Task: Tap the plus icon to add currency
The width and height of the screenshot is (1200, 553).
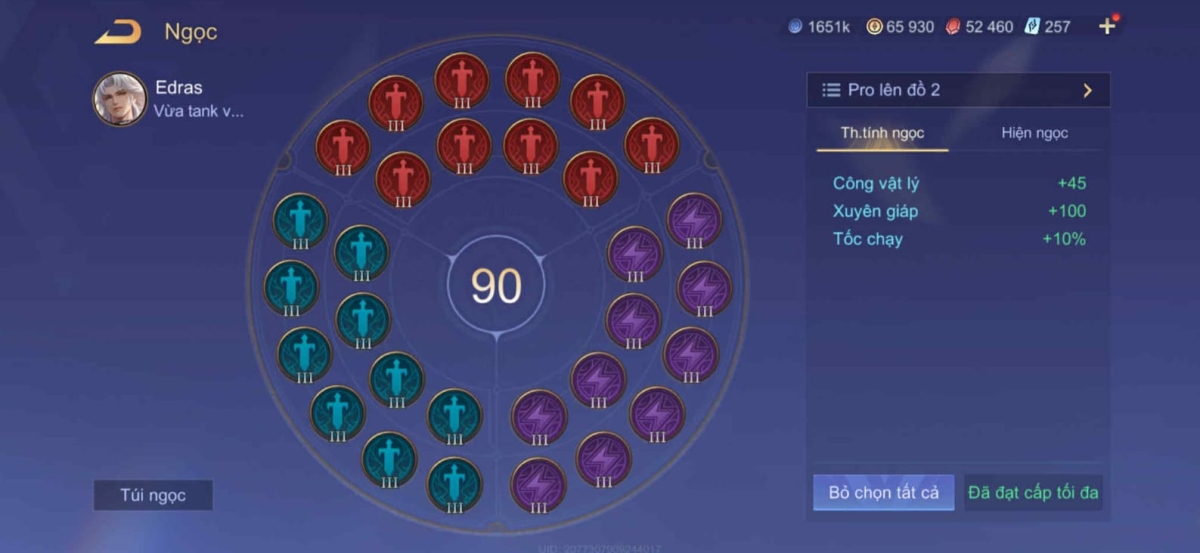Action: tap(1107, 27)
